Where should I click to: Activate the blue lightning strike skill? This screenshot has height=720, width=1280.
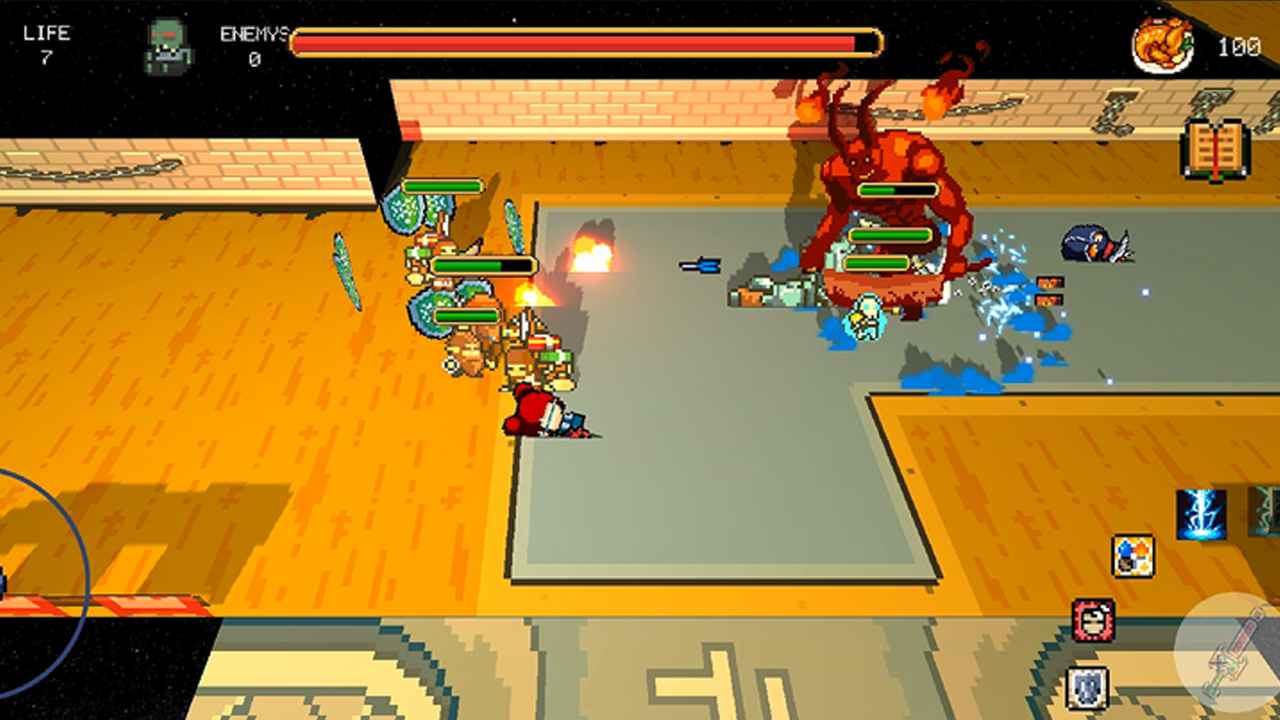click(1201, 514)
